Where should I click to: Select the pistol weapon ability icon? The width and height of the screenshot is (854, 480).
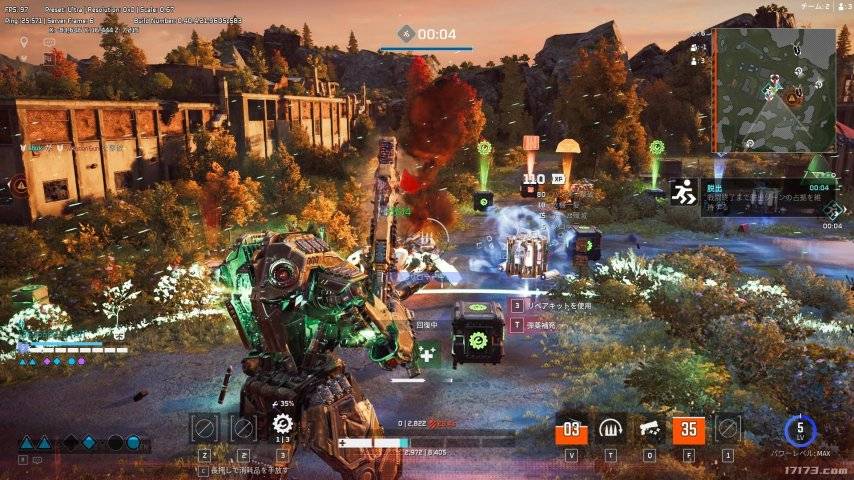click(x=650, y=429)
